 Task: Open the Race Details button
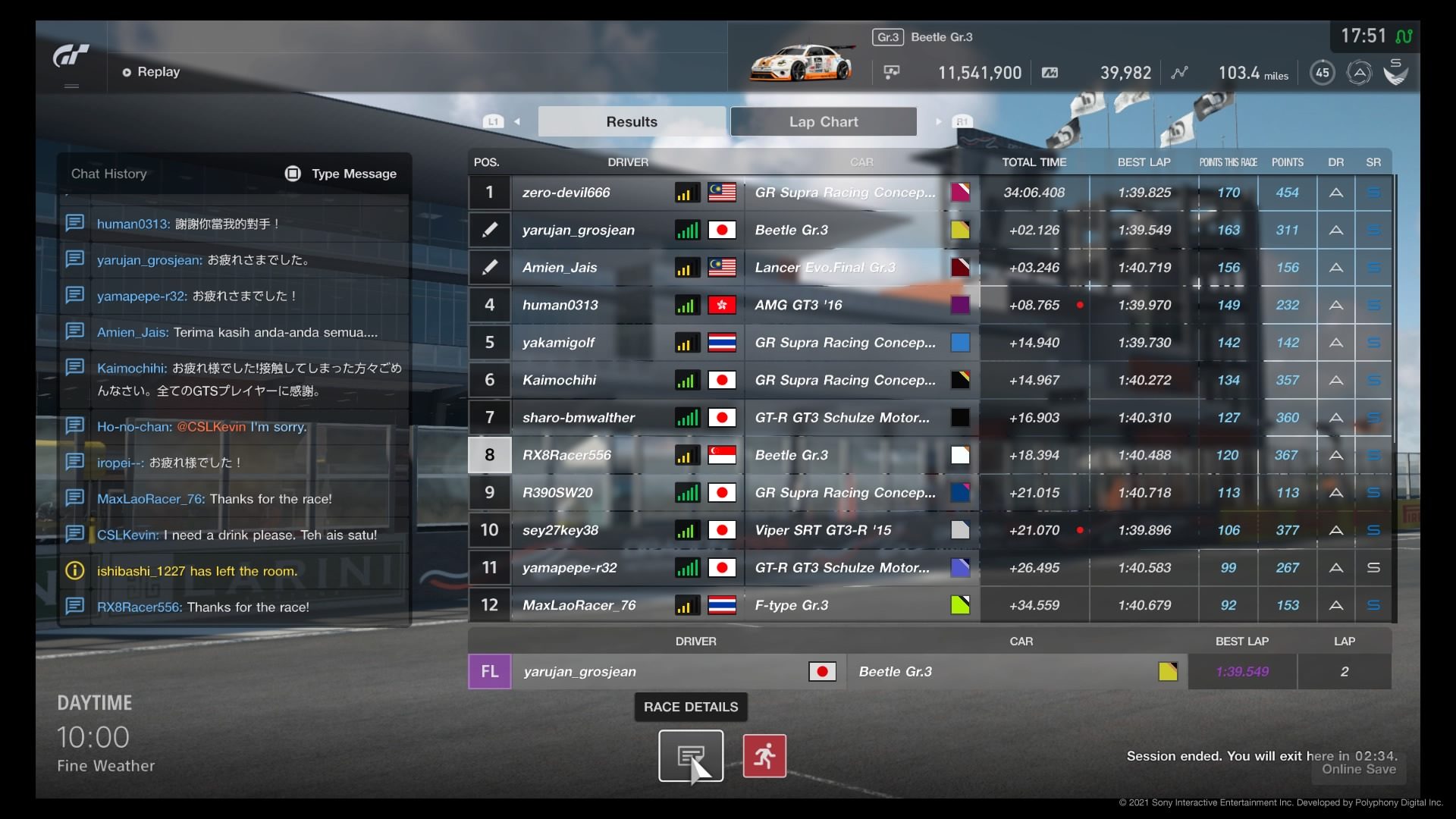(690, 755)
